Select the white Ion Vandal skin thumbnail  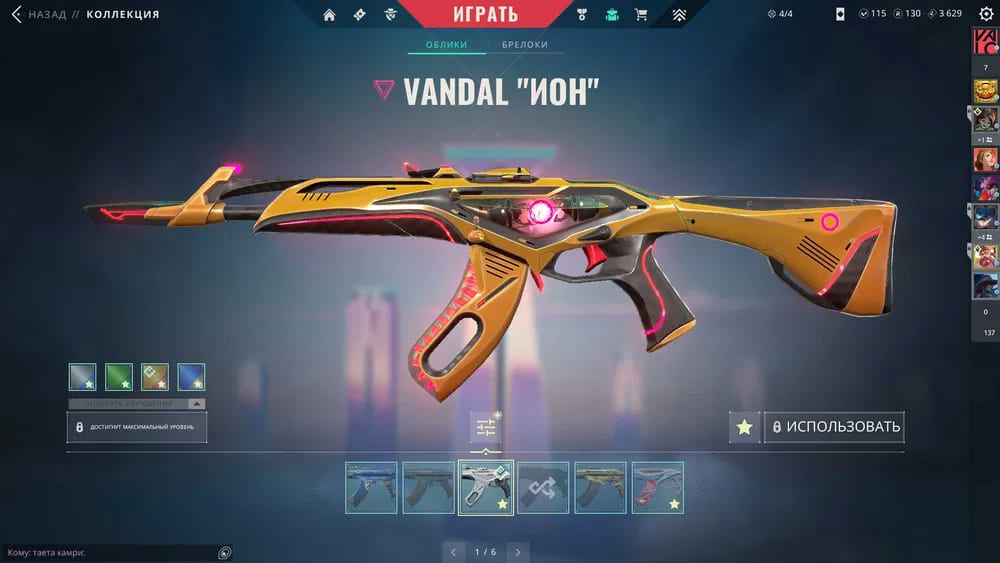[x=486, y=487]
